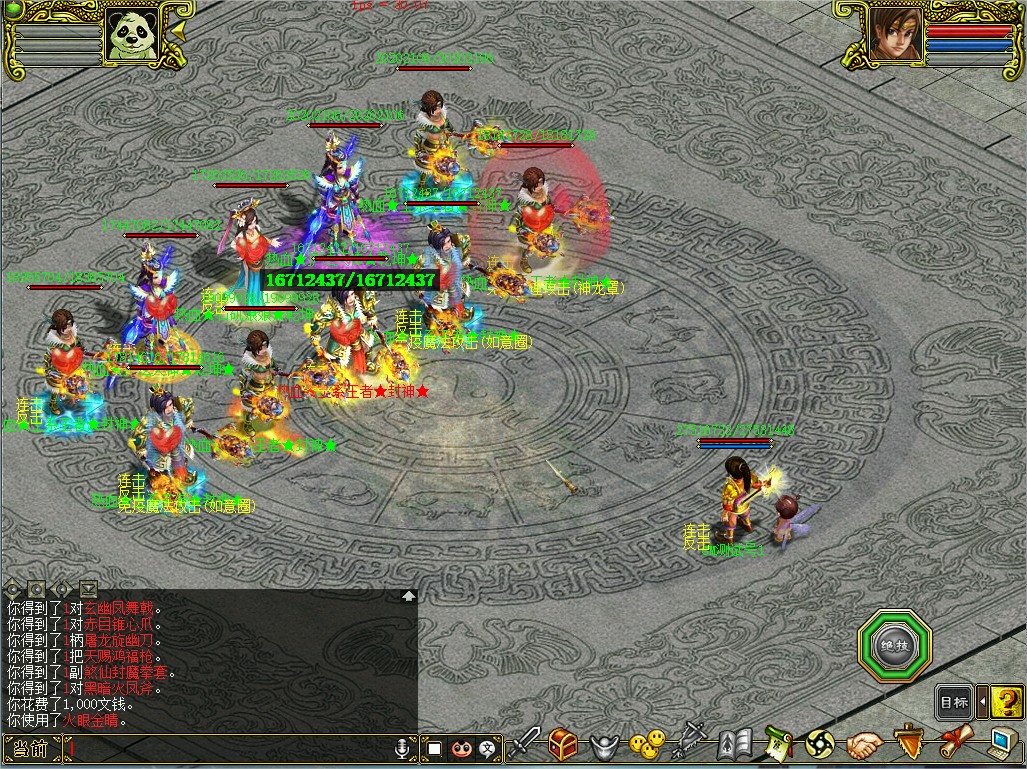Click the player character portrait
Screen dimensions: 1027x769
click(x=893, y=35)
